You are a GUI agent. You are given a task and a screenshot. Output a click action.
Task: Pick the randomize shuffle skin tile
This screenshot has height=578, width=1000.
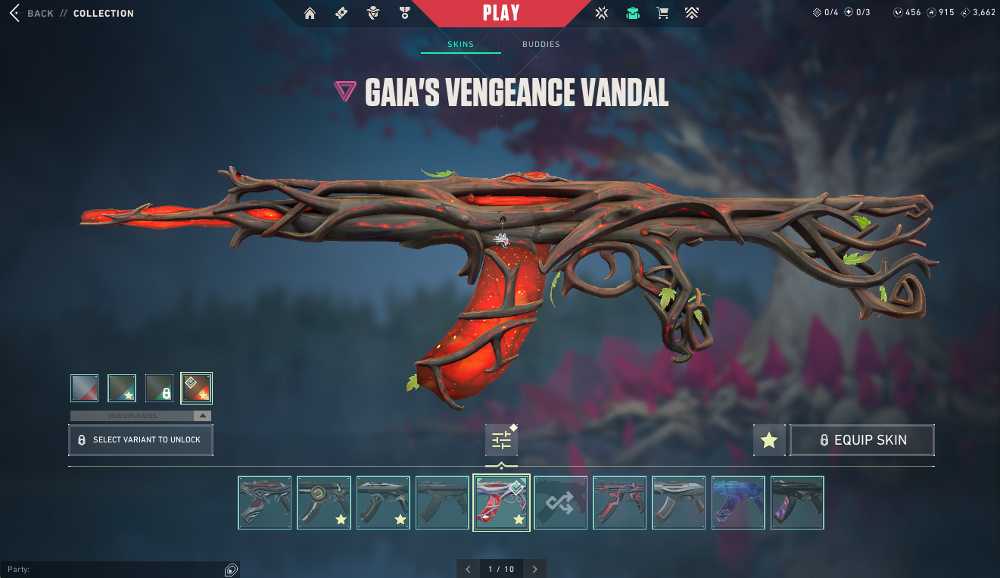click(x=560, y=503)
